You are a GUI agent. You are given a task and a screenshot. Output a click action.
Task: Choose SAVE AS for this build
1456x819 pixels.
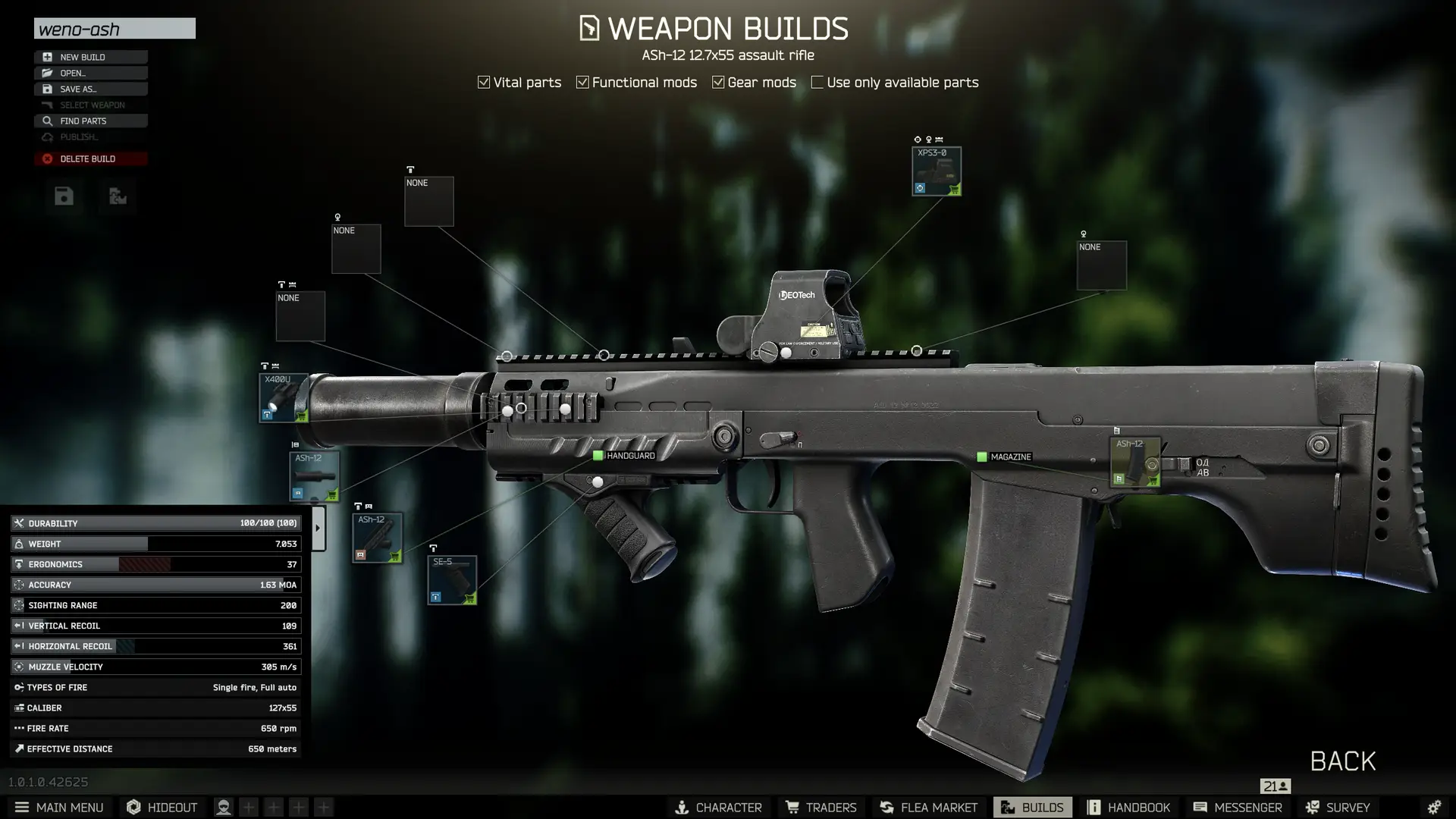tap(90, 89)
